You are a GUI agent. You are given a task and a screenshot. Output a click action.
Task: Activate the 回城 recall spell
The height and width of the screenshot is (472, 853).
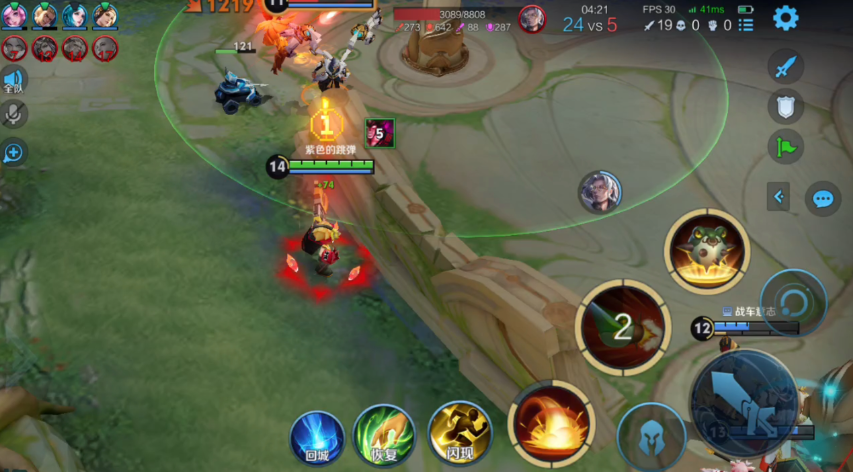tap(317, 438)
